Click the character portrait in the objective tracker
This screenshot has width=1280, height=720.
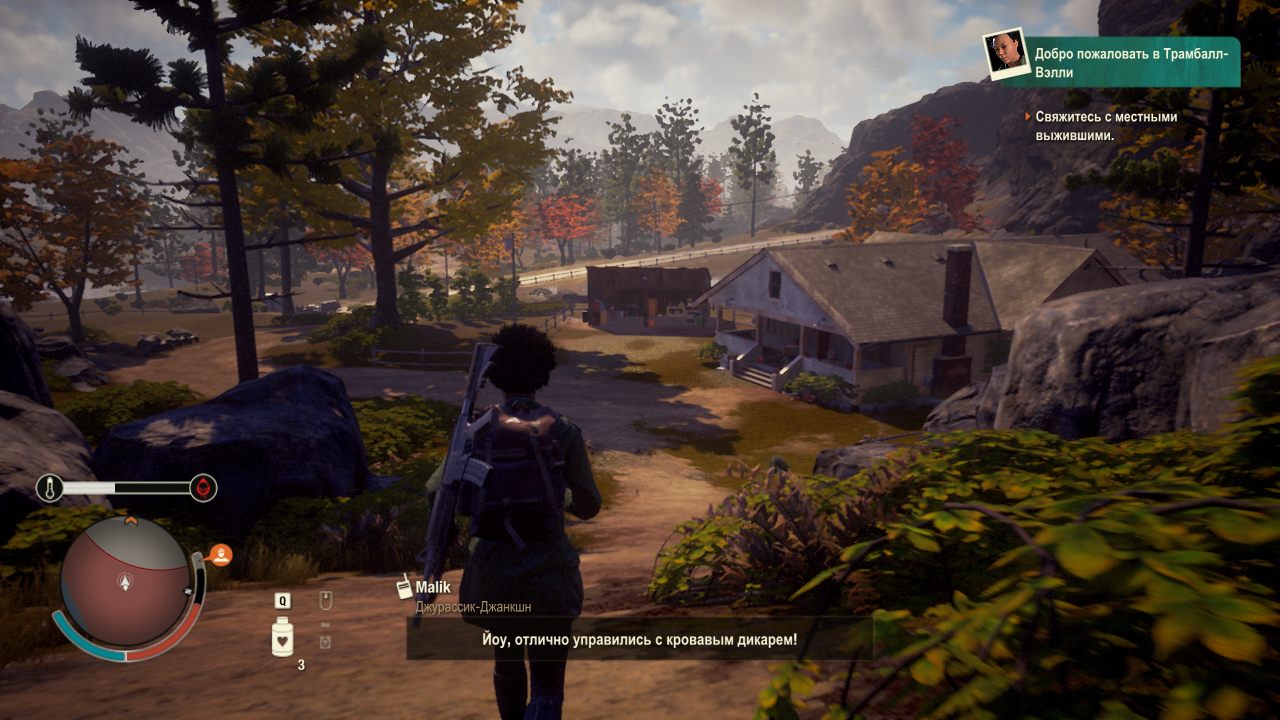(x=1005, y=54)
